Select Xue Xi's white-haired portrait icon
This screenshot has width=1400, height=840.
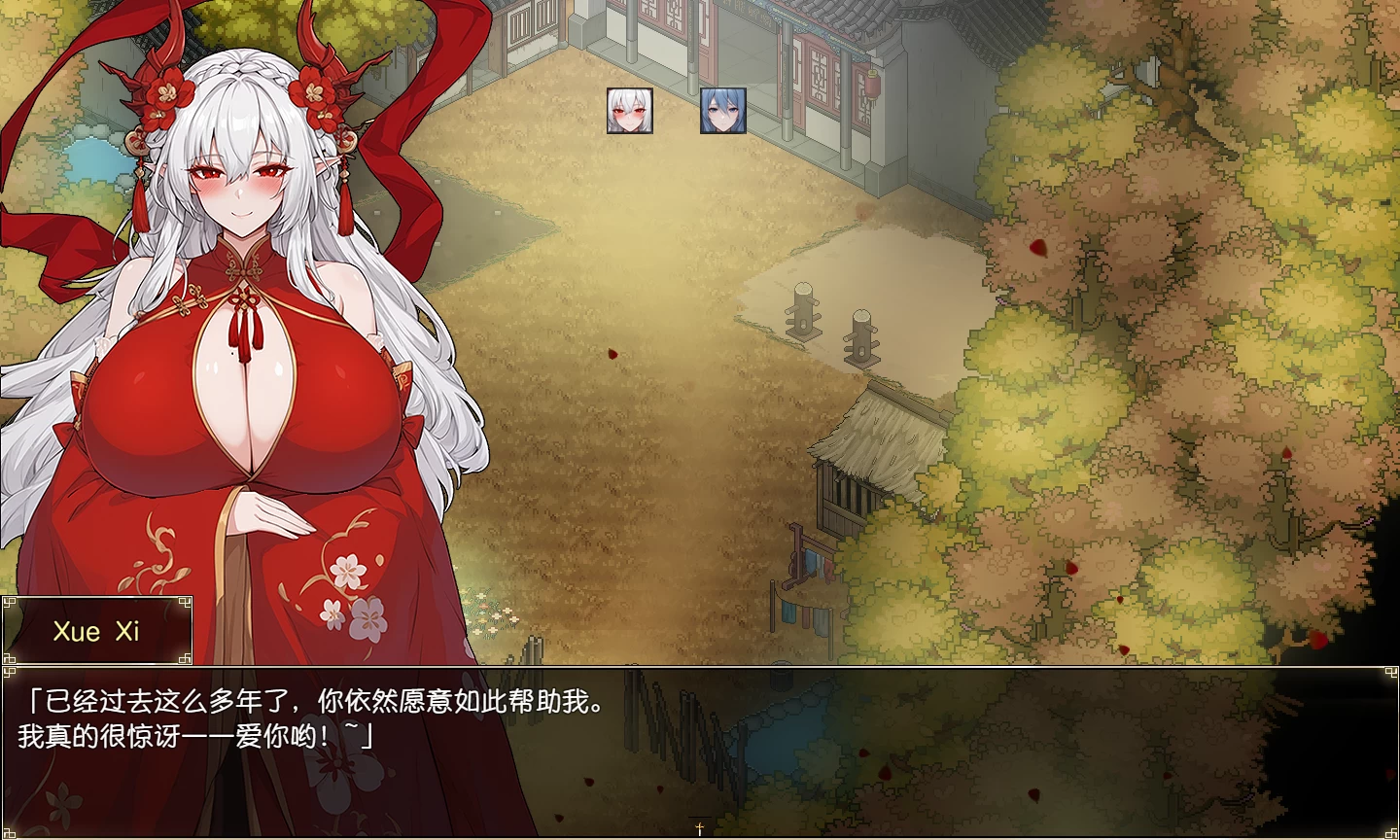pyautogui.click(x=630, y=111)
